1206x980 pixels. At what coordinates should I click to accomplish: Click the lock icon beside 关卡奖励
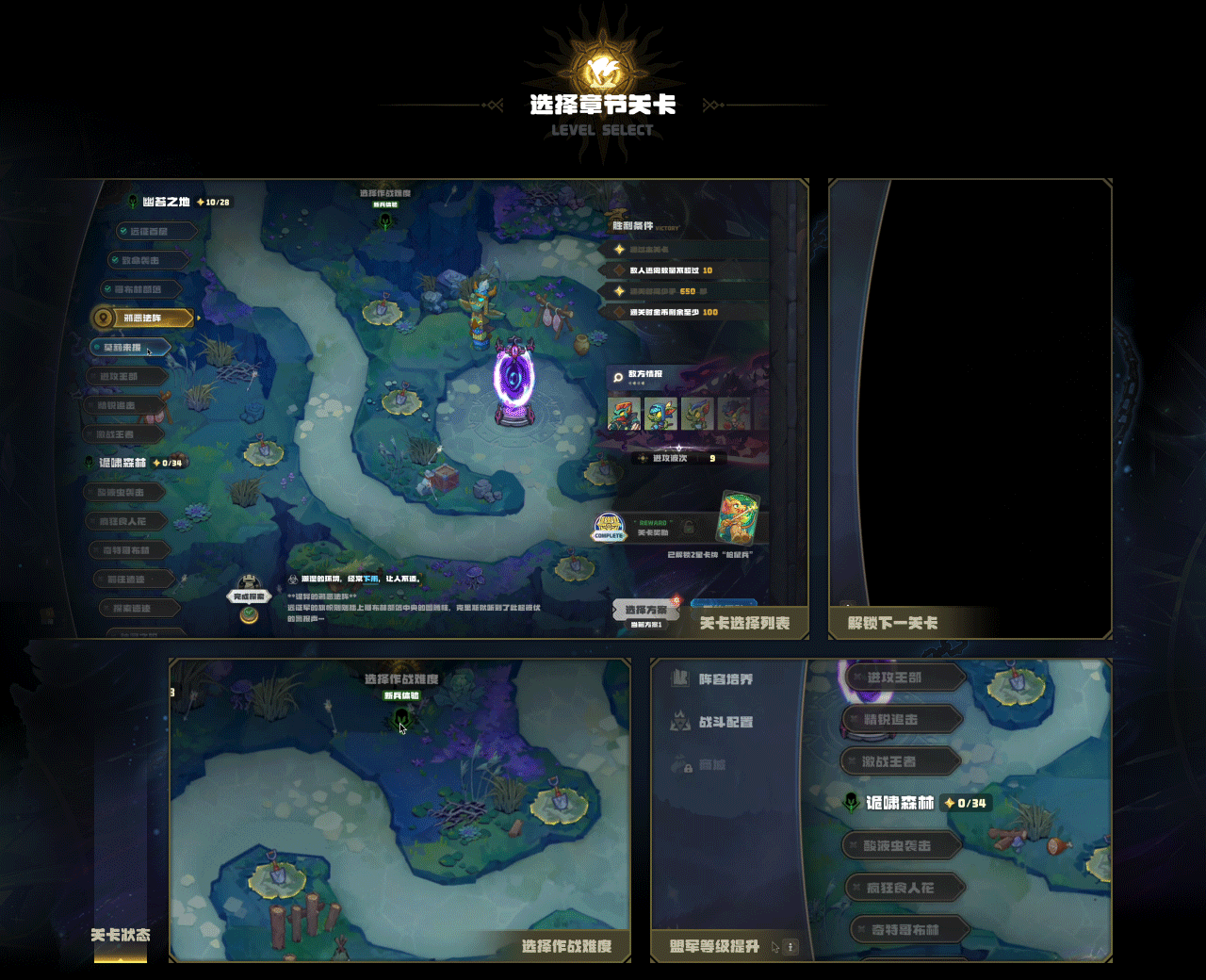tap(689, 527)
